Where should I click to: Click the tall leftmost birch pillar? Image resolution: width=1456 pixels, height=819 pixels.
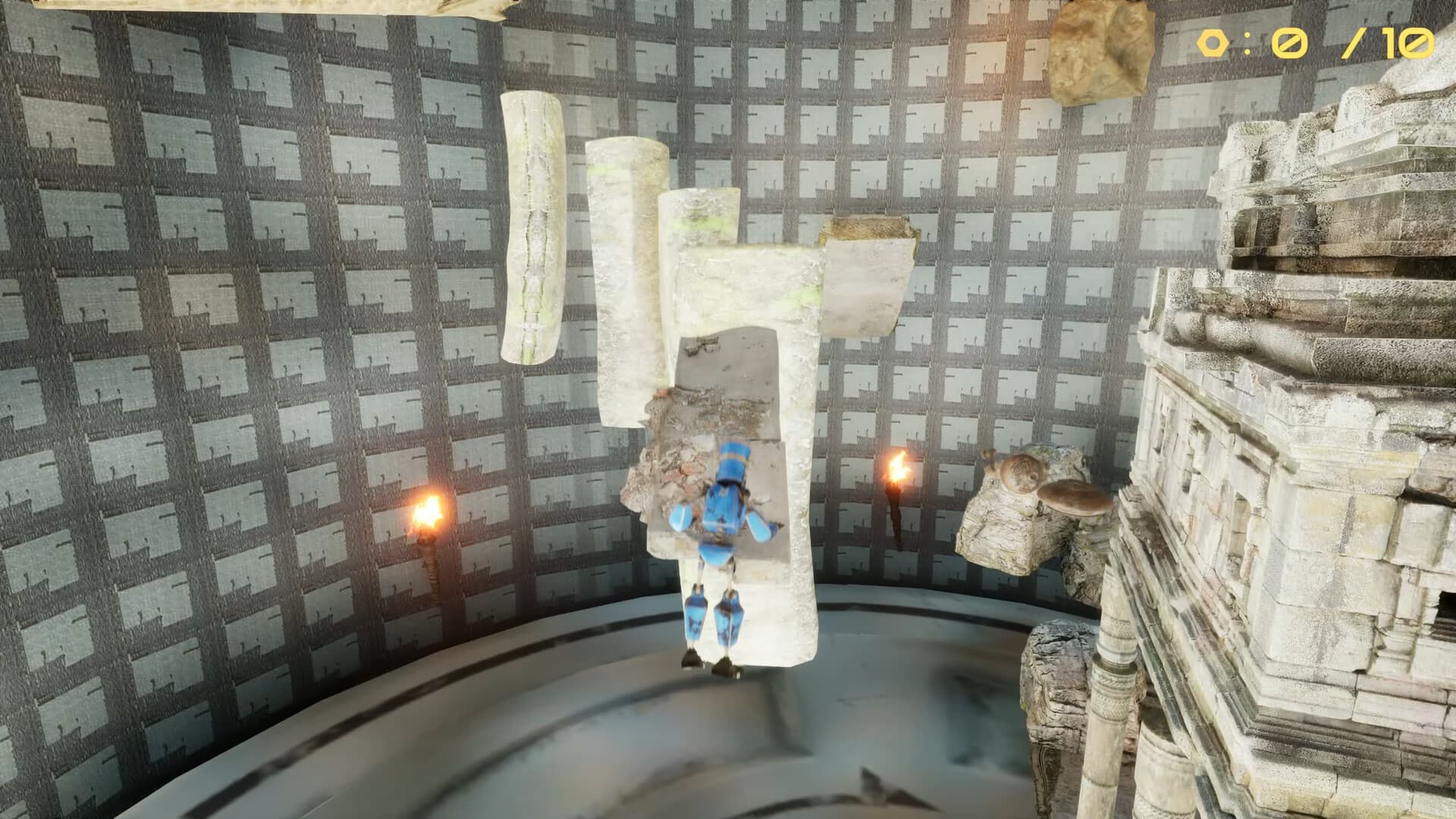click(x=531, y=227)
